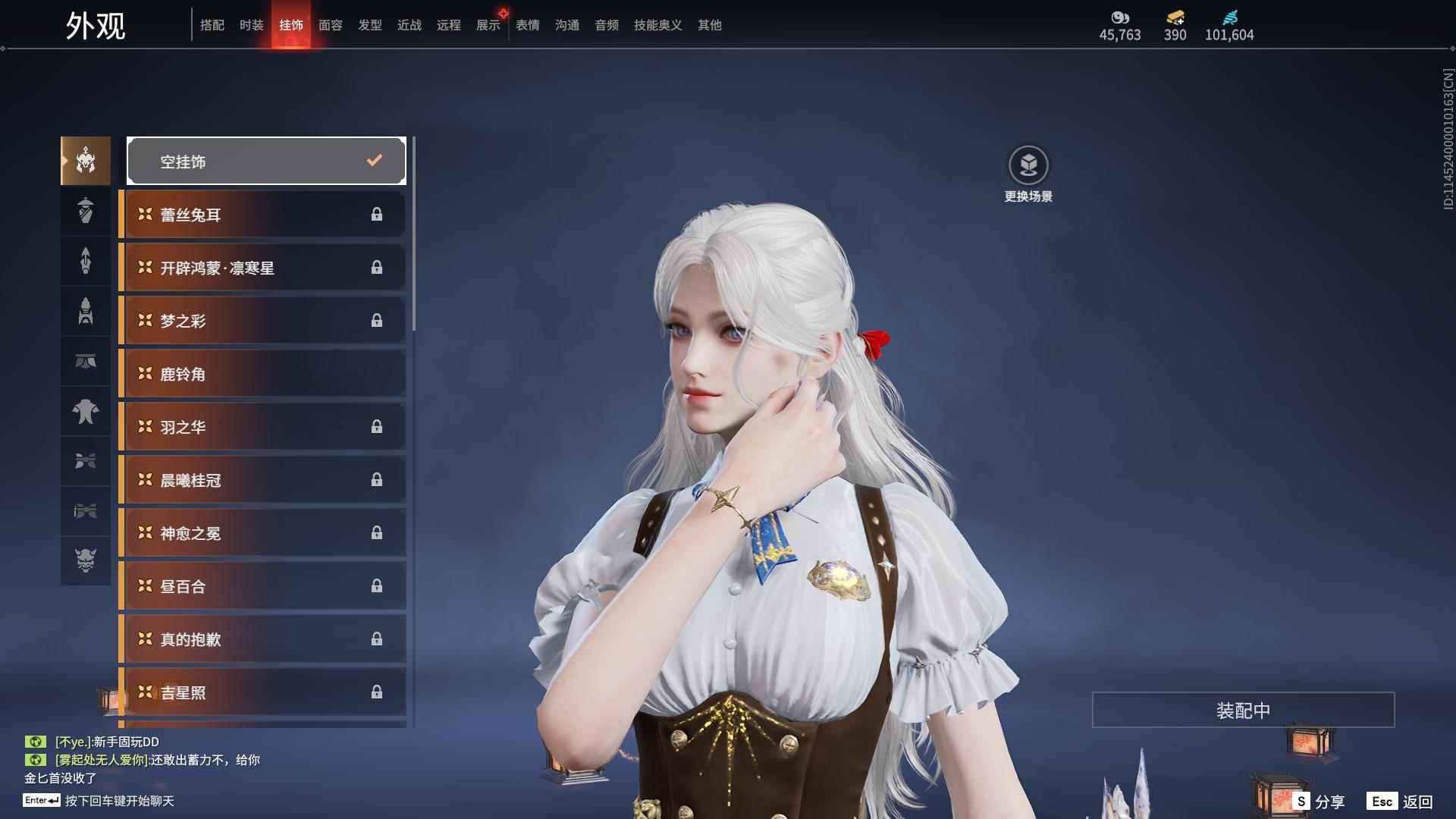Select the 面容 tab

pyautogui.click(x=331, y=25)
